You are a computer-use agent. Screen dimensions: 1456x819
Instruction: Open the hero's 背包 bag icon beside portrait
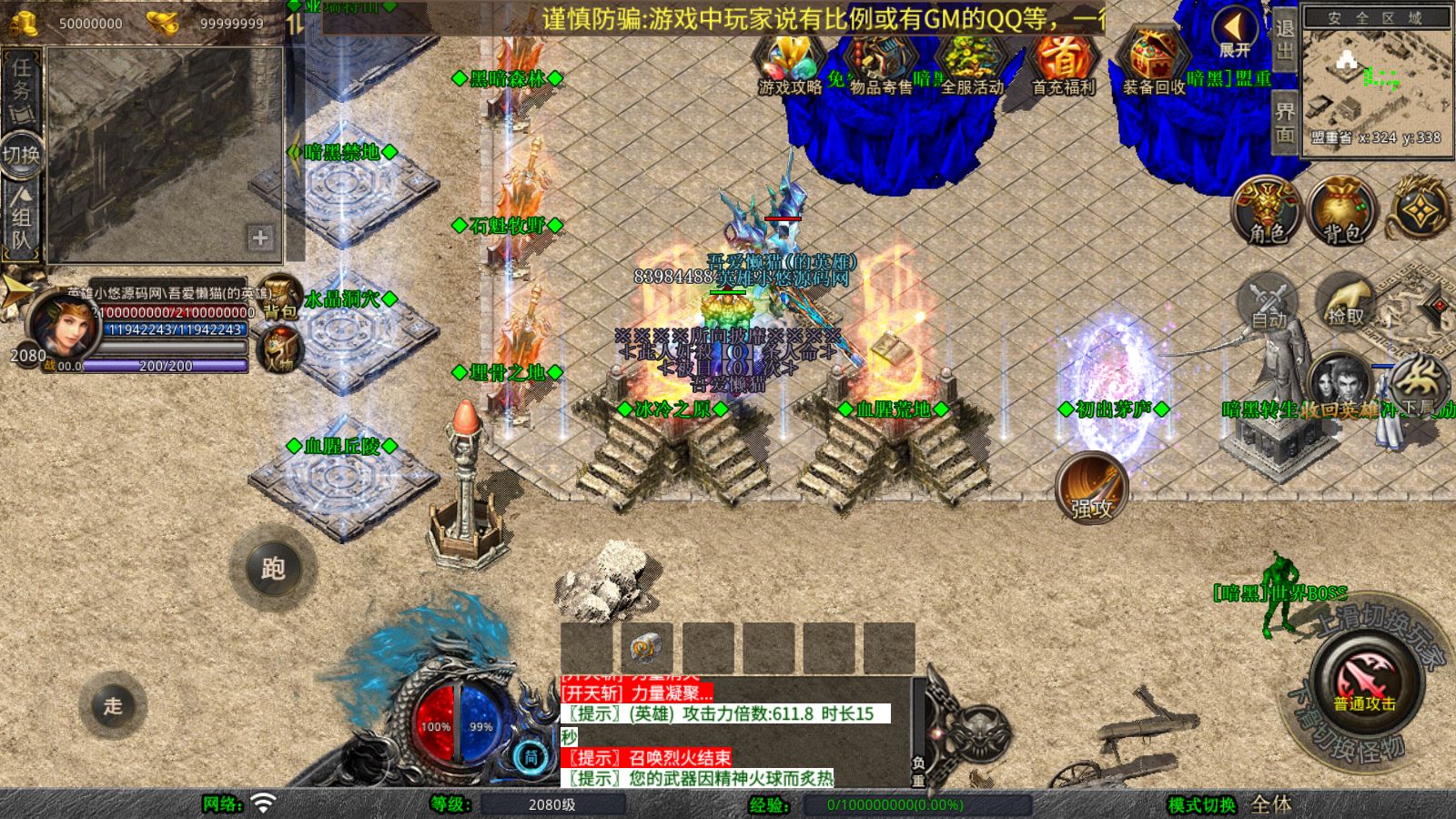tap(280, 298)
